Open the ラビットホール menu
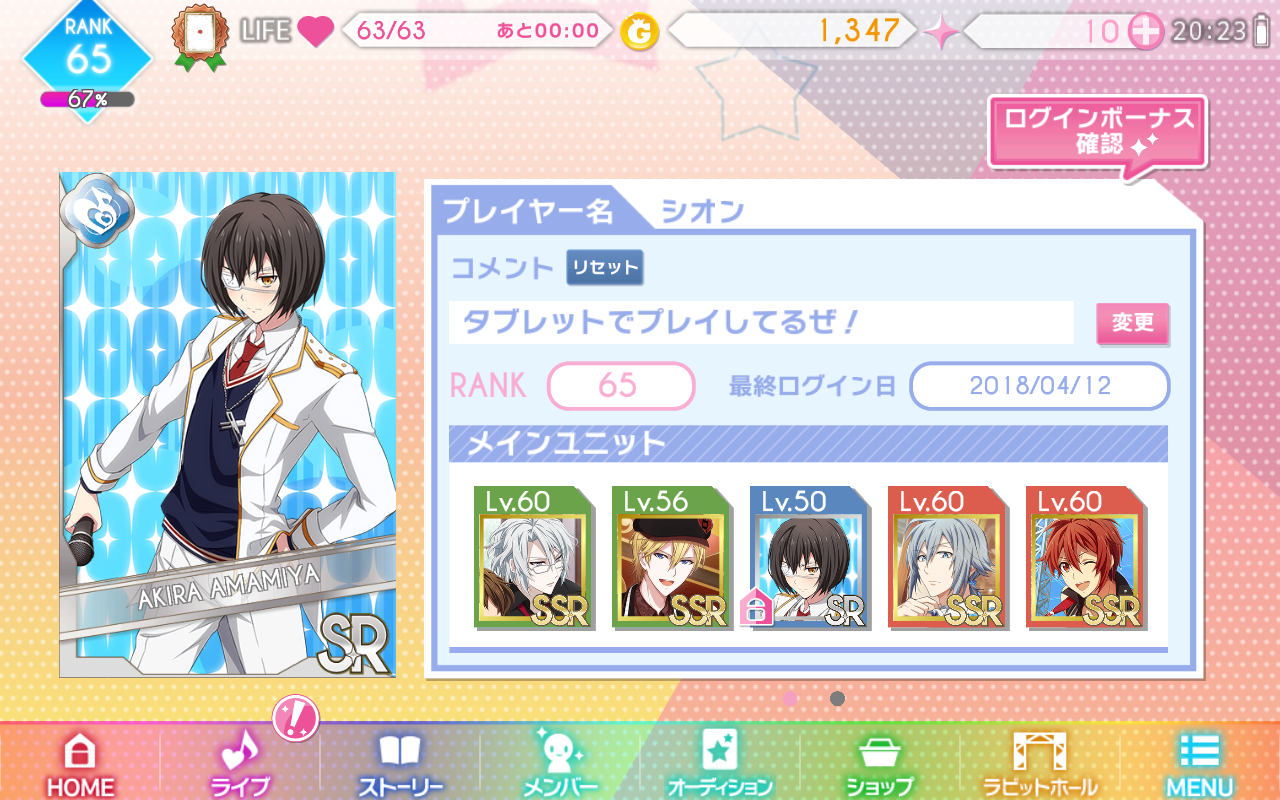 click(1040, 764)
